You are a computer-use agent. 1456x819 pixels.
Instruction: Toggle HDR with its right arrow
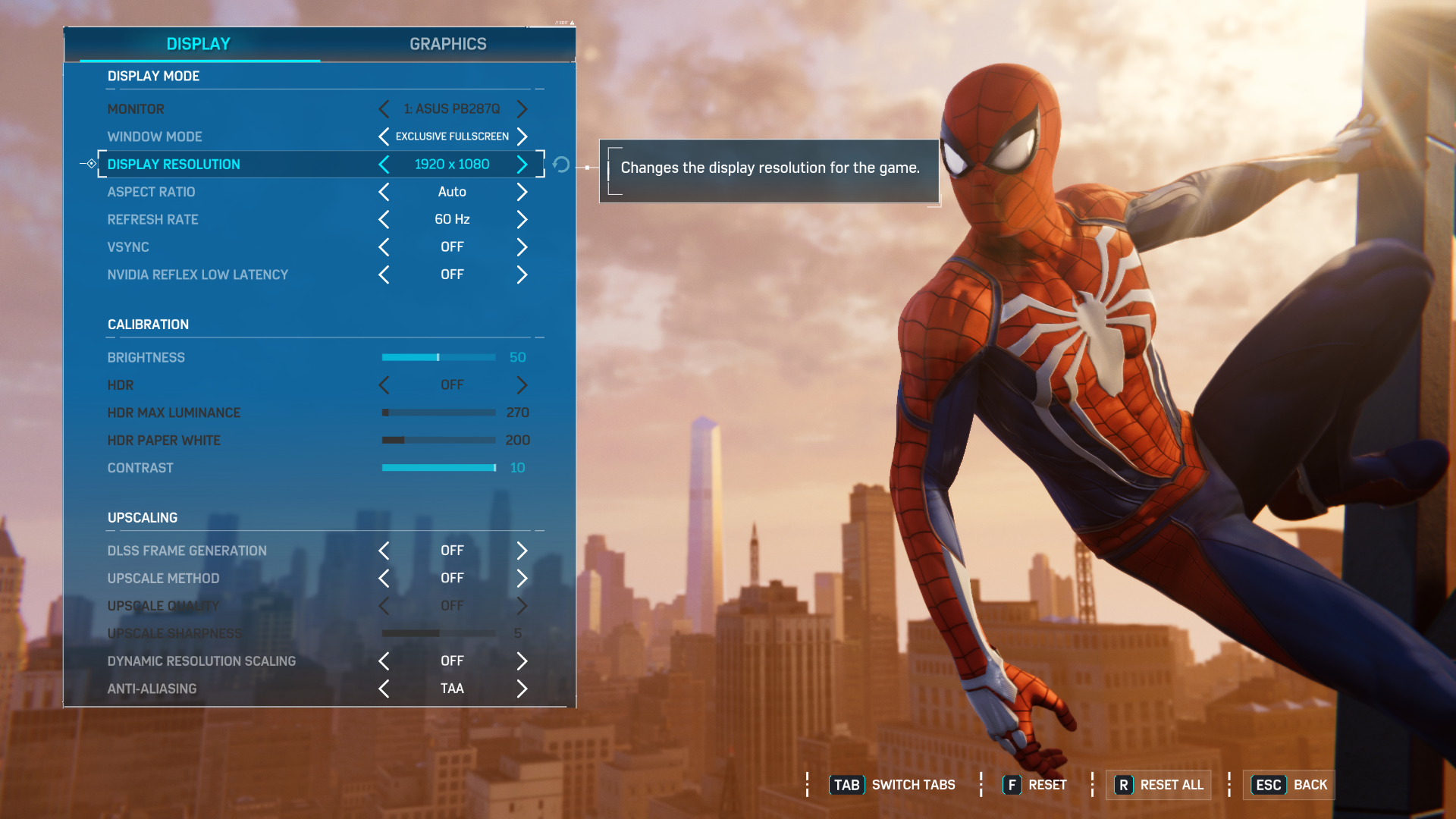pyautogui.click(x=522, y=385)
